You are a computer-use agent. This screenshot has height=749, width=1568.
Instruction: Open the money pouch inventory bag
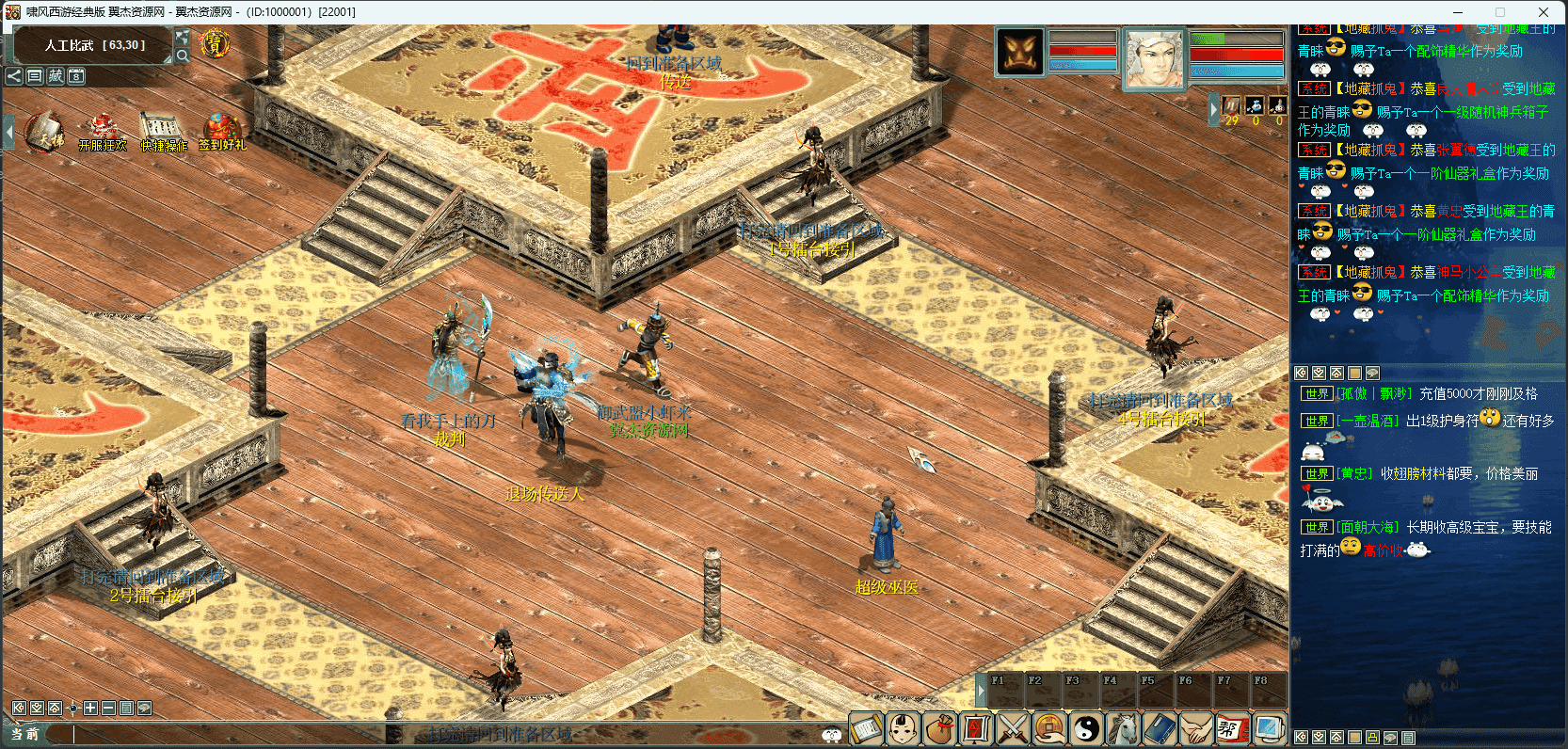tap(939, 729)
